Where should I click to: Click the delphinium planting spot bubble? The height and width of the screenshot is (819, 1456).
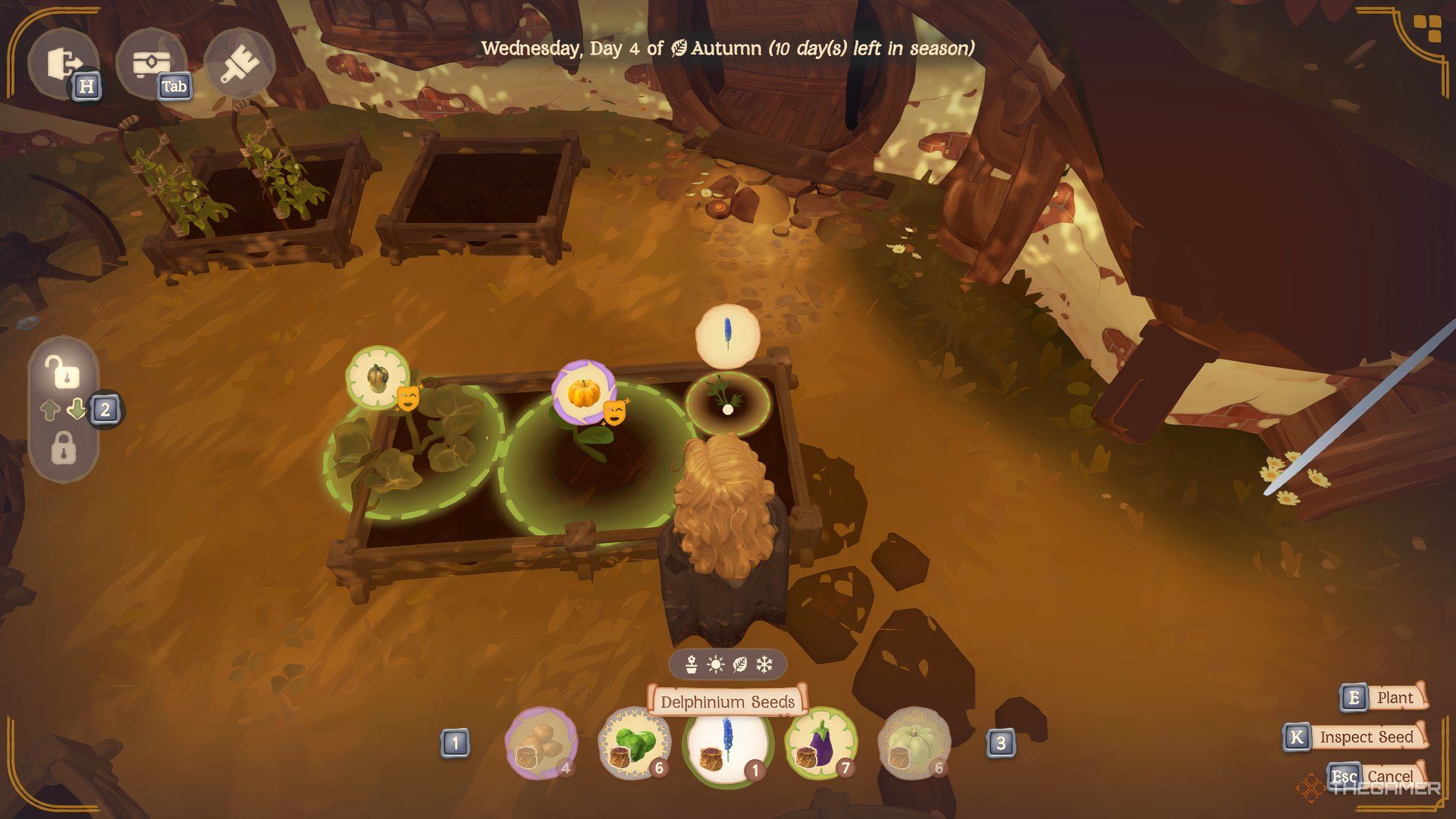pos(727,334)
